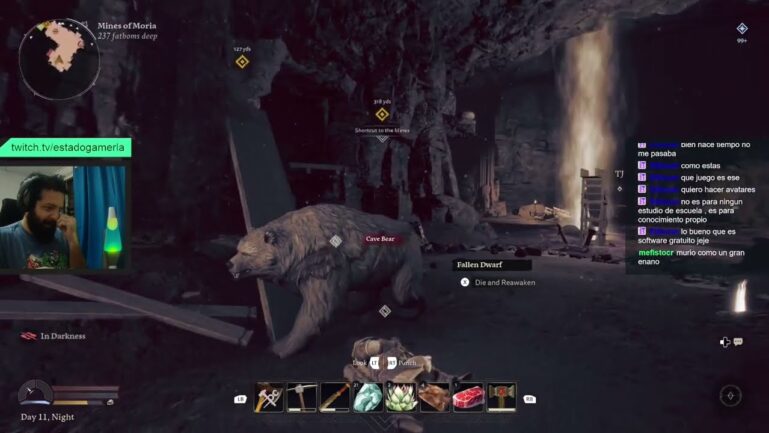Choose the teal crystal ore slot
The height and width of the screenshot is (433, 769).
click(368, 397)
